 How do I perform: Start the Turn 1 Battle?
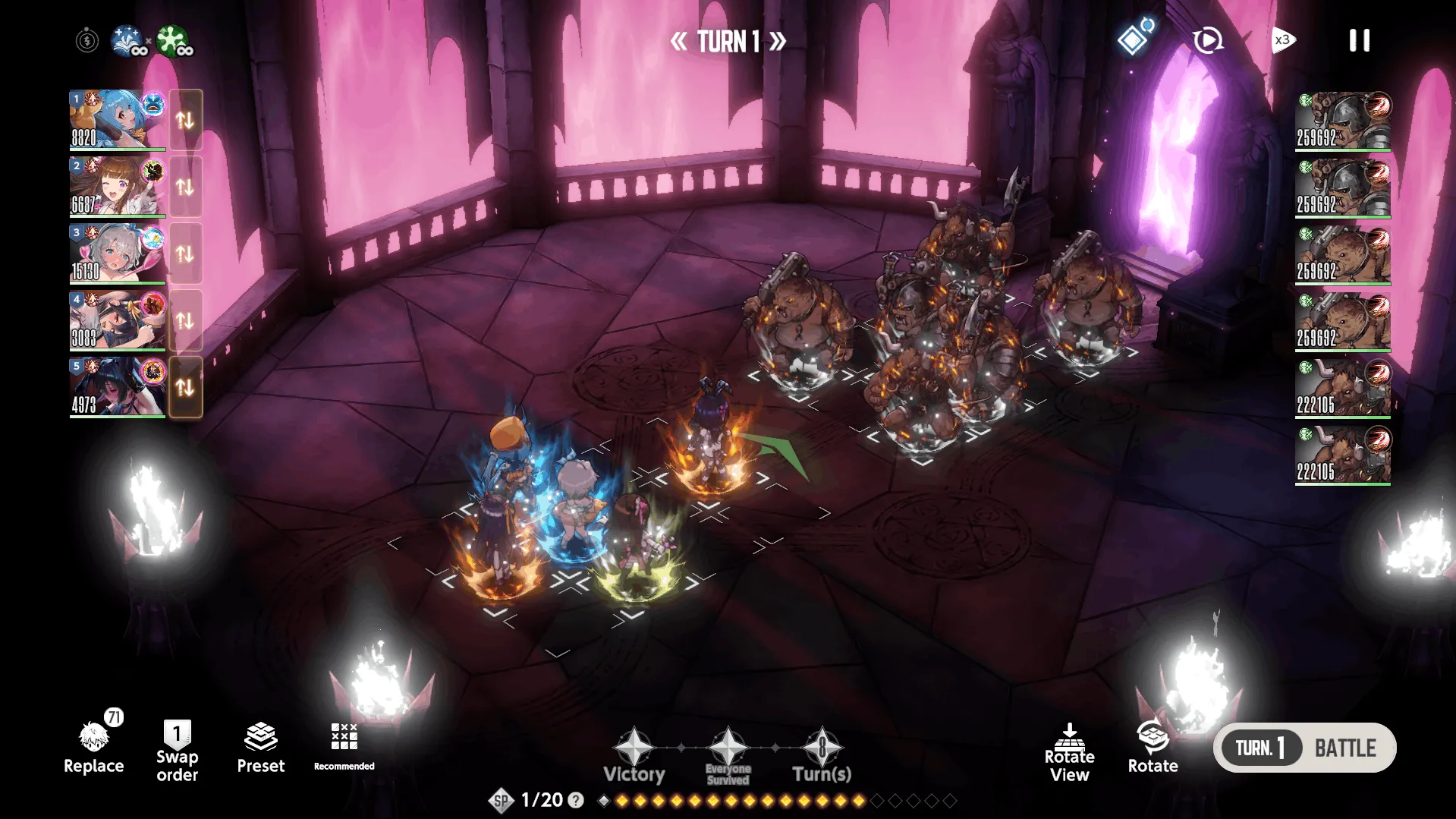[1304, 748]
